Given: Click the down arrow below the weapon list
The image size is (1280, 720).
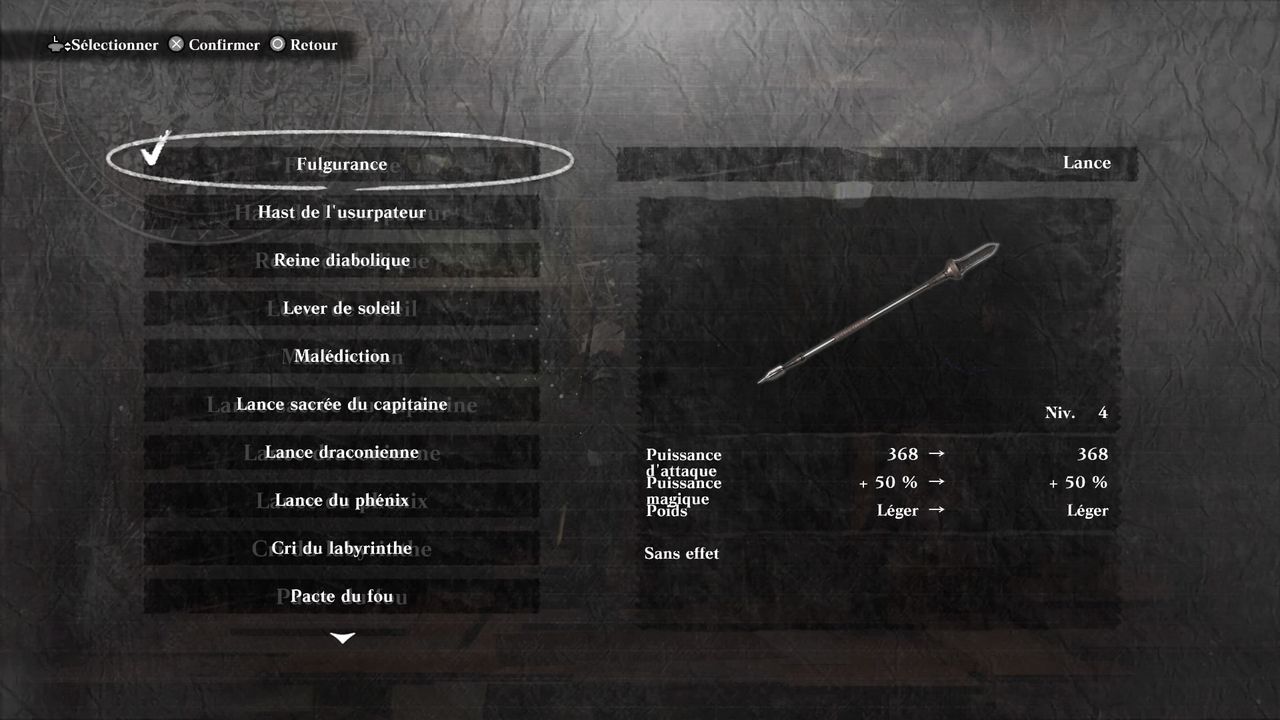Looking at the screenshot, I should (x=343, y=638).
